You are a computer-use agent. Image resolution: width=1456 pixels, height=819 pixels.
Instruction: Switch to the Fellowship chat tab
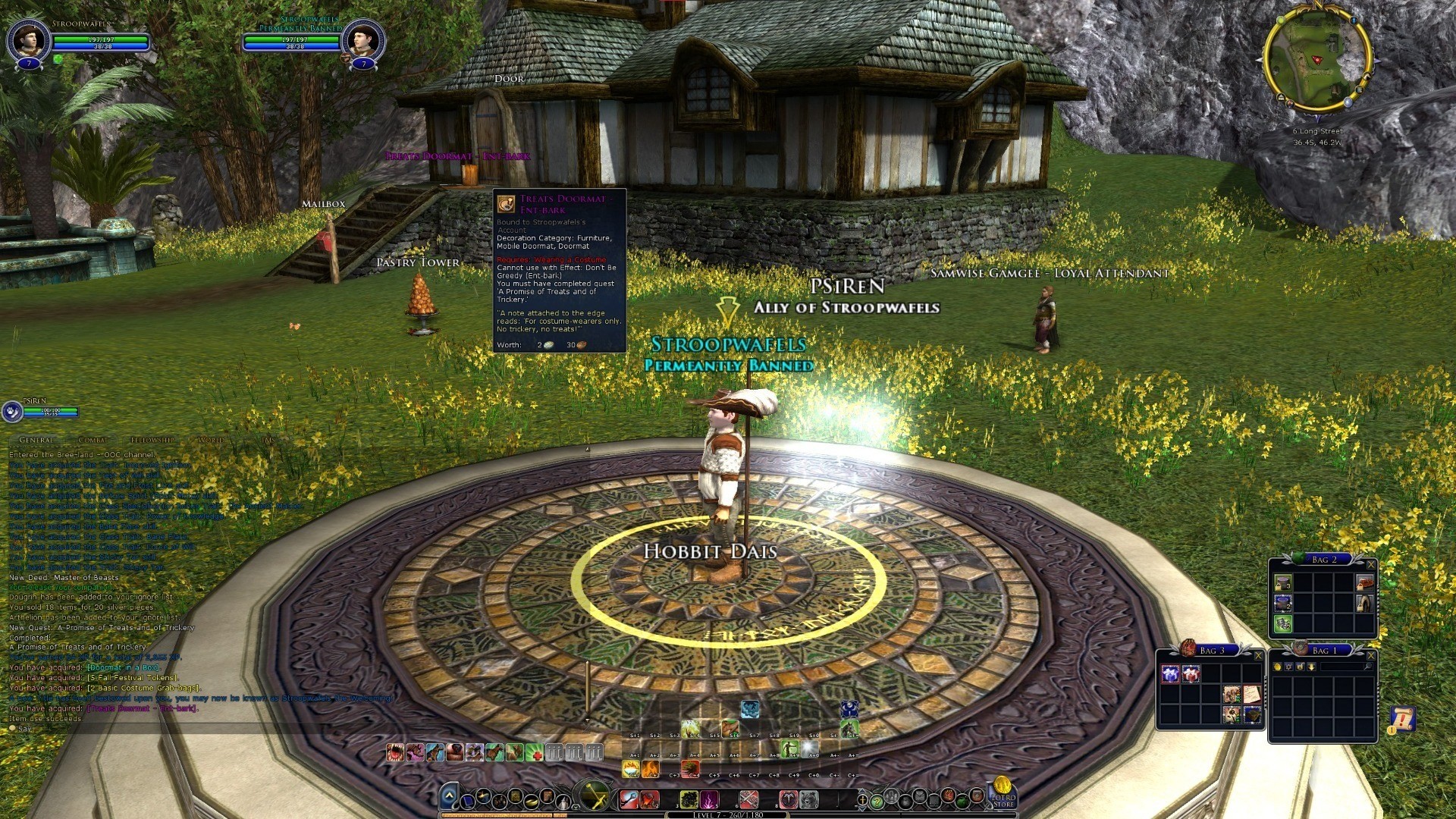click(152, 440)
